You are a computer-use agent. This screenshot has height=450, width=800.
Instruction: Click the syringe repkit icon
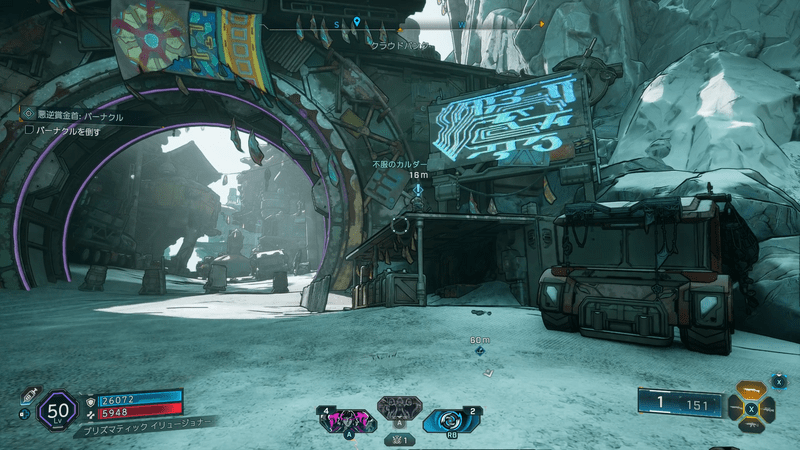(x=28, y=395)
